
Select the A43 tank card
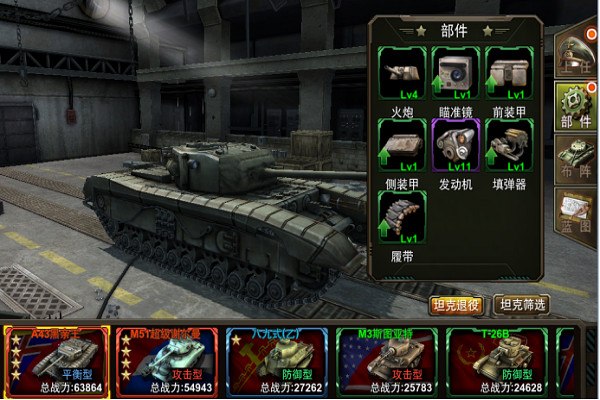click(55, 362)
